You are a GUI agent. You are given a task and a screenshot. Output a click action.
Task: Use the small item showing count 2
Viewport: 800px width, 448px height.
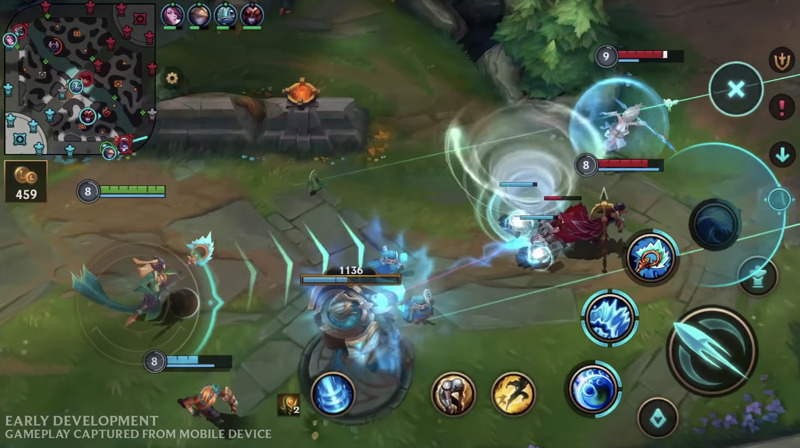[288, 404]
